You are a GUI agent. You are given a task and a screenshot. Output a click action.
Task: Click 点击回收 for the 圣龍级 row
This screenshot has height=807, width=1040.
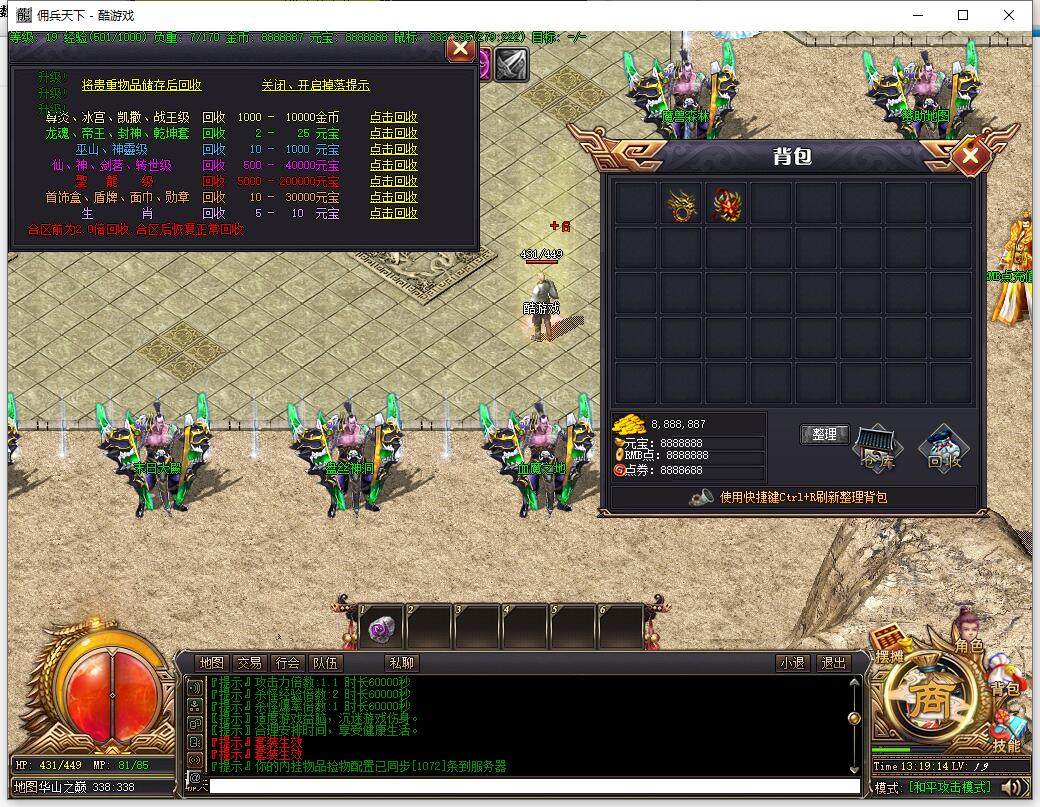[x=393, y=181]
